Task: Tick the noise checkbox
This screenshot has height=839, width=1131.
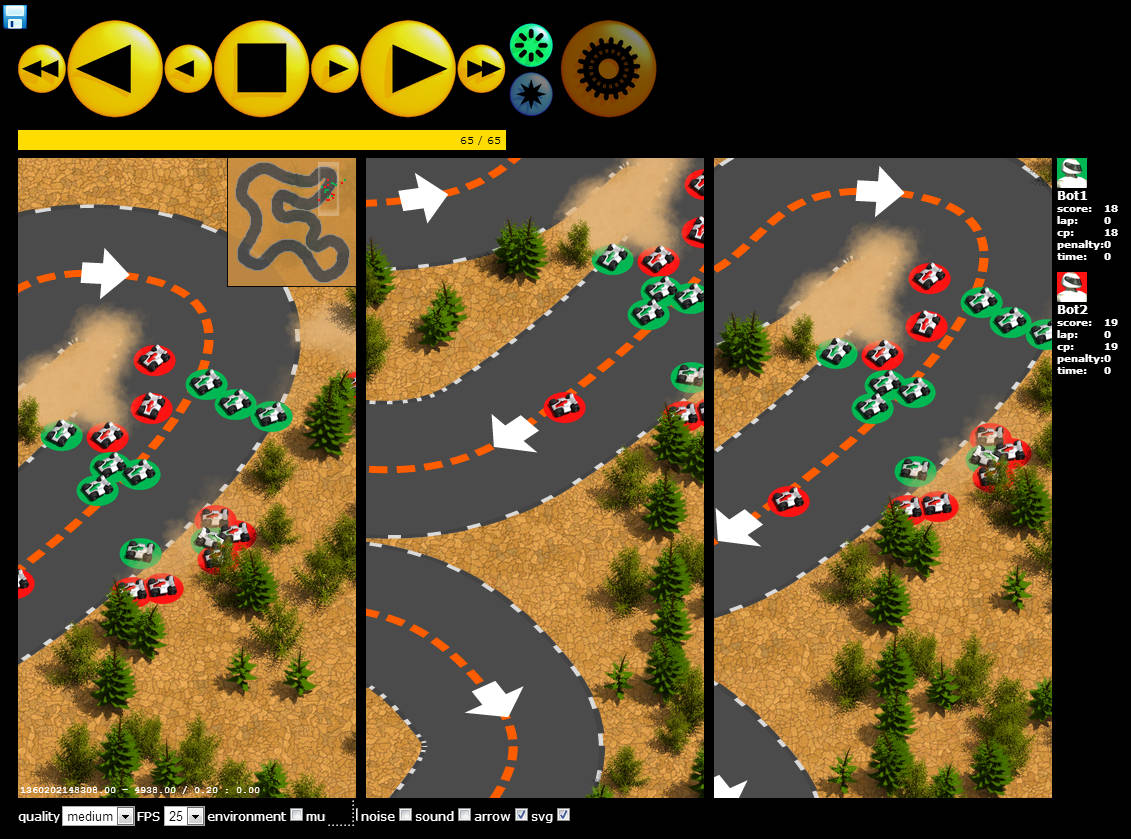Action: pyautogui.click(x=405, y=816)
